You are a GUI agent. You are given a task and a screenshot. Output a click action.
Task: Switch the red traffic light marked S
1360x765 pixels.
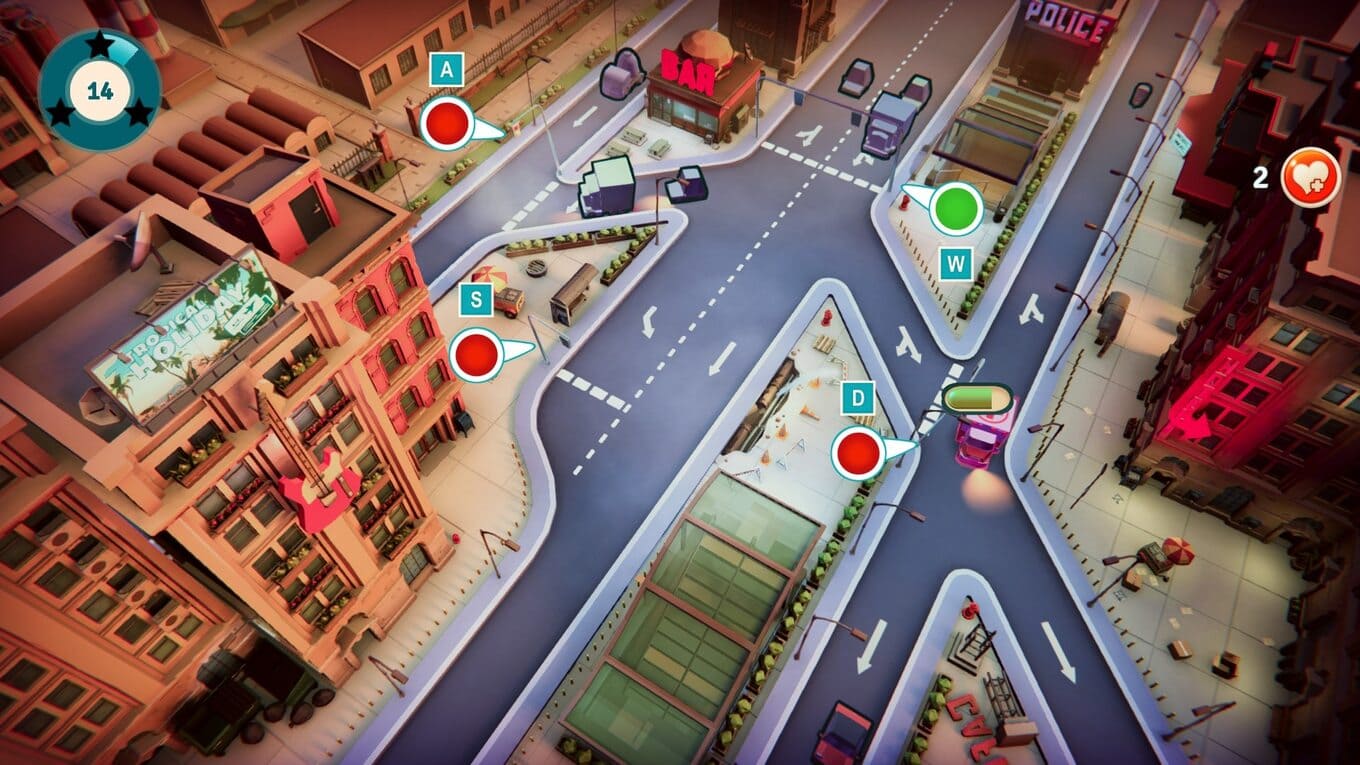point(476,354)
